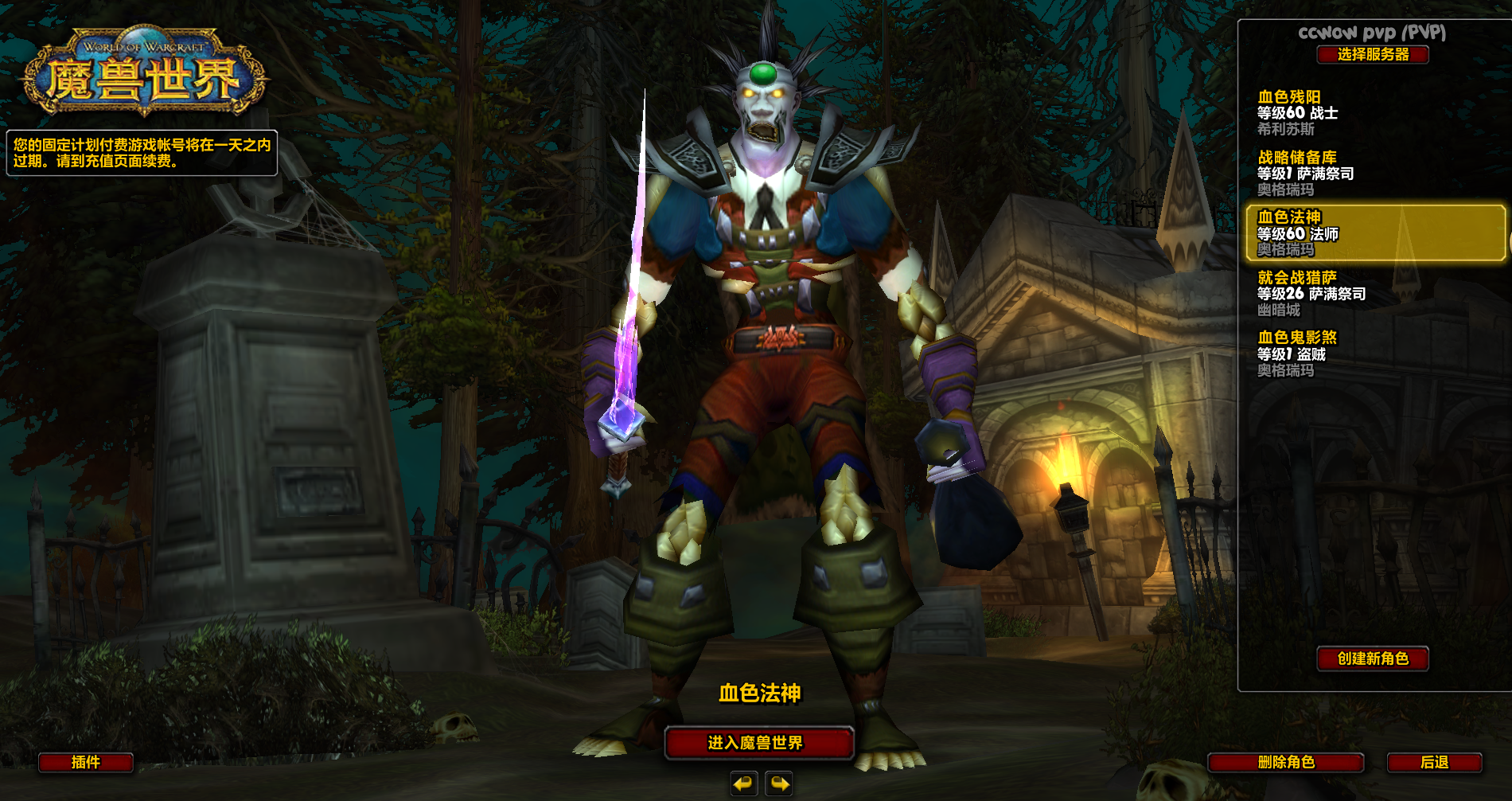Open the 插件 addons menu
The image size is (1512, 801).
click(86, 762)
